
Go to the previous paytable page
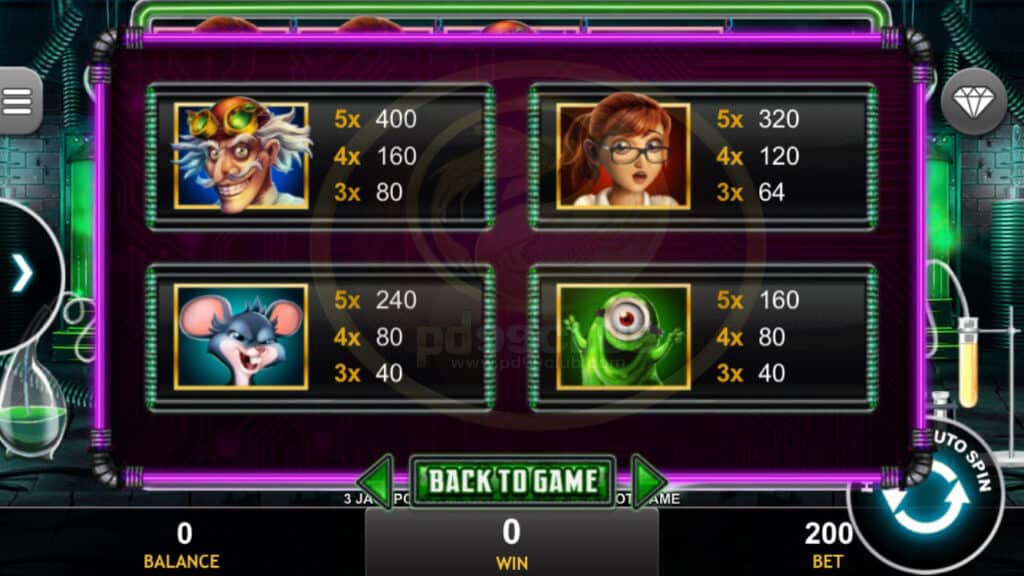point(376,481)
